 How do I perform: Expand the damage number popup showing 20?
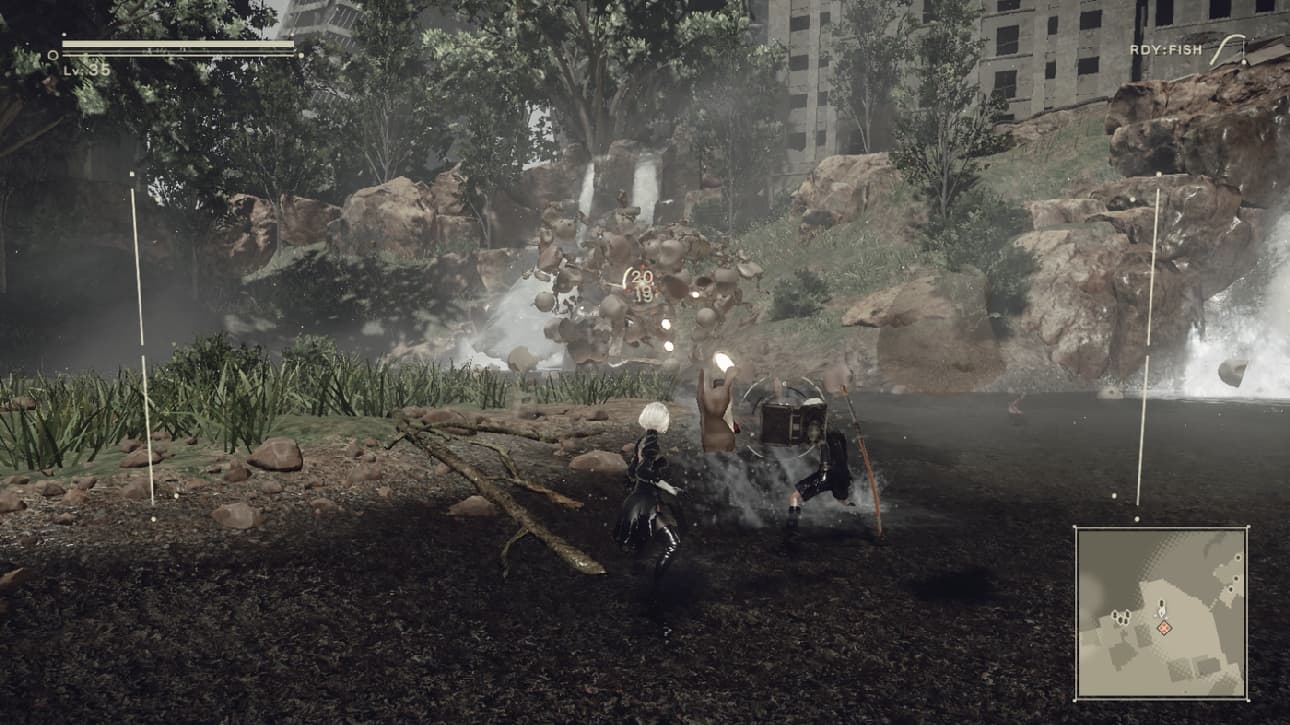[x=643, y=275]
